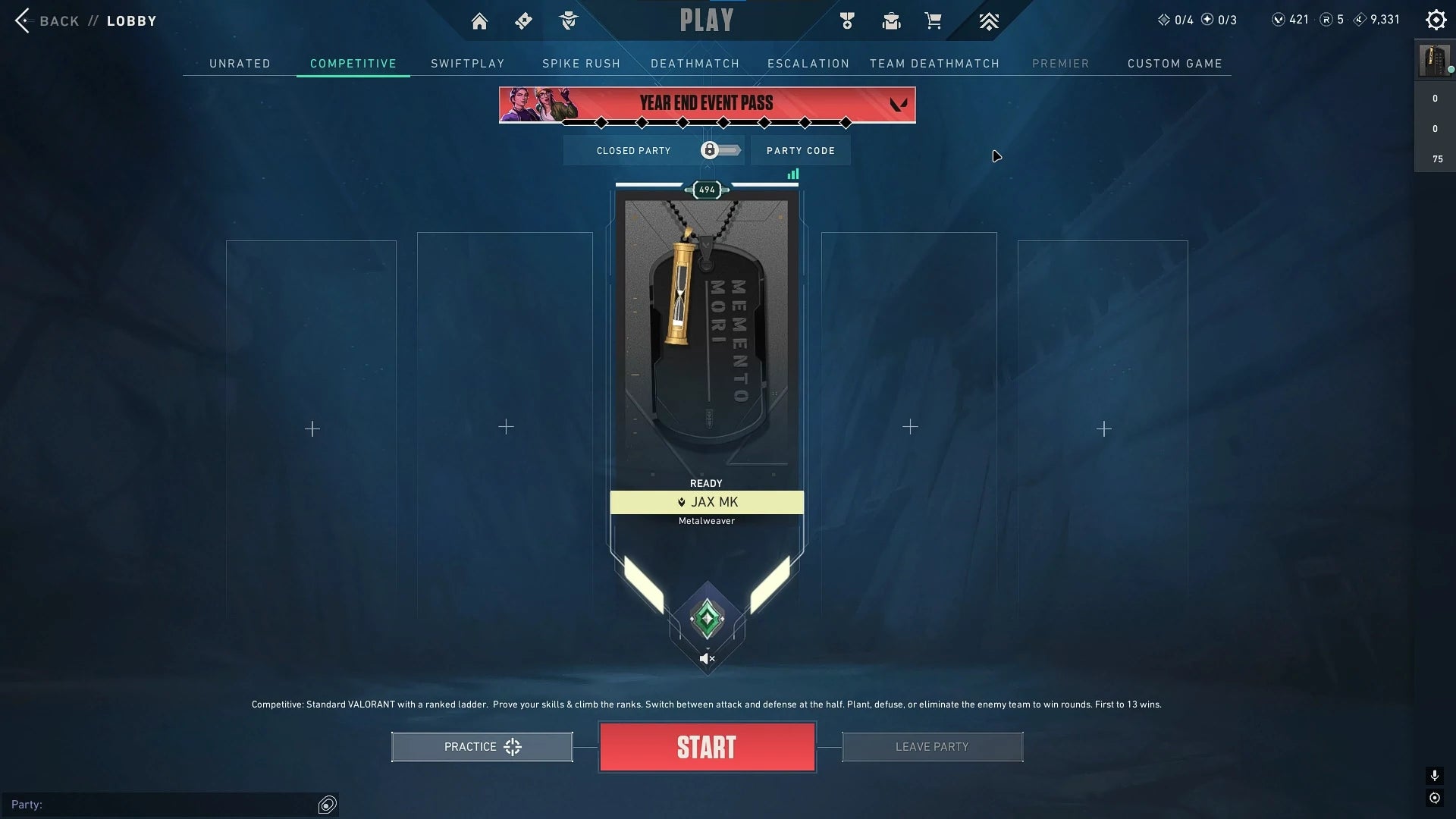Open the Home screen icon
Screen dimensions: 1456x819
(479, 20)
